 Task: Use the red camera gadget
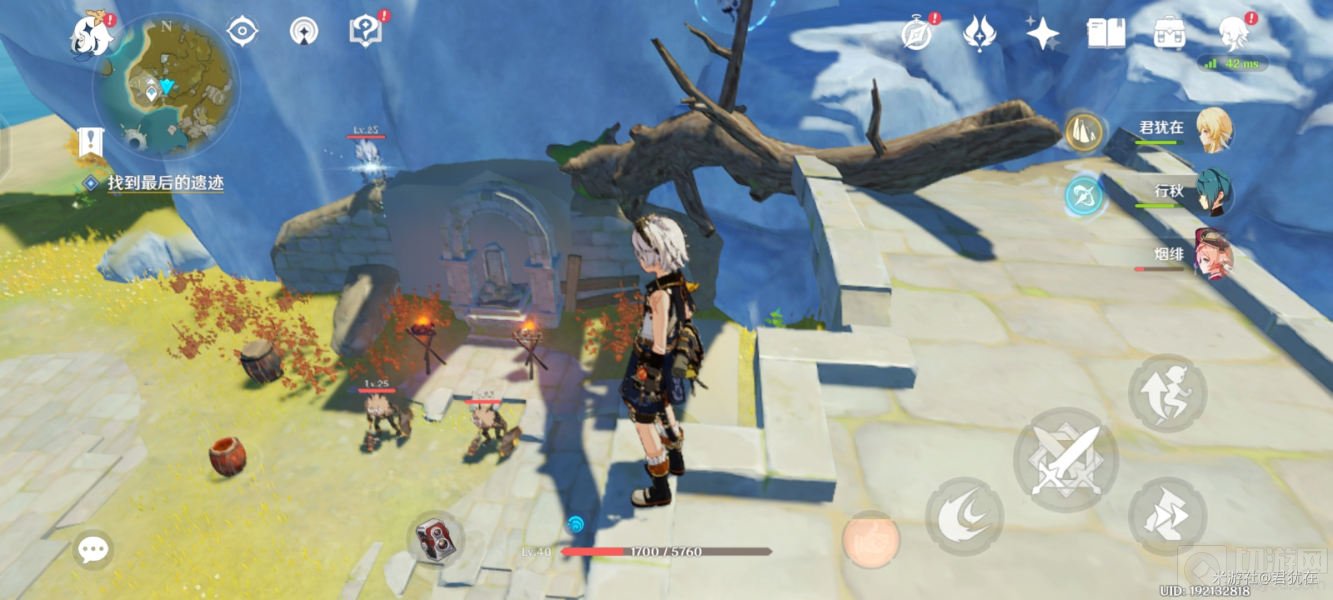coord(436,539)
